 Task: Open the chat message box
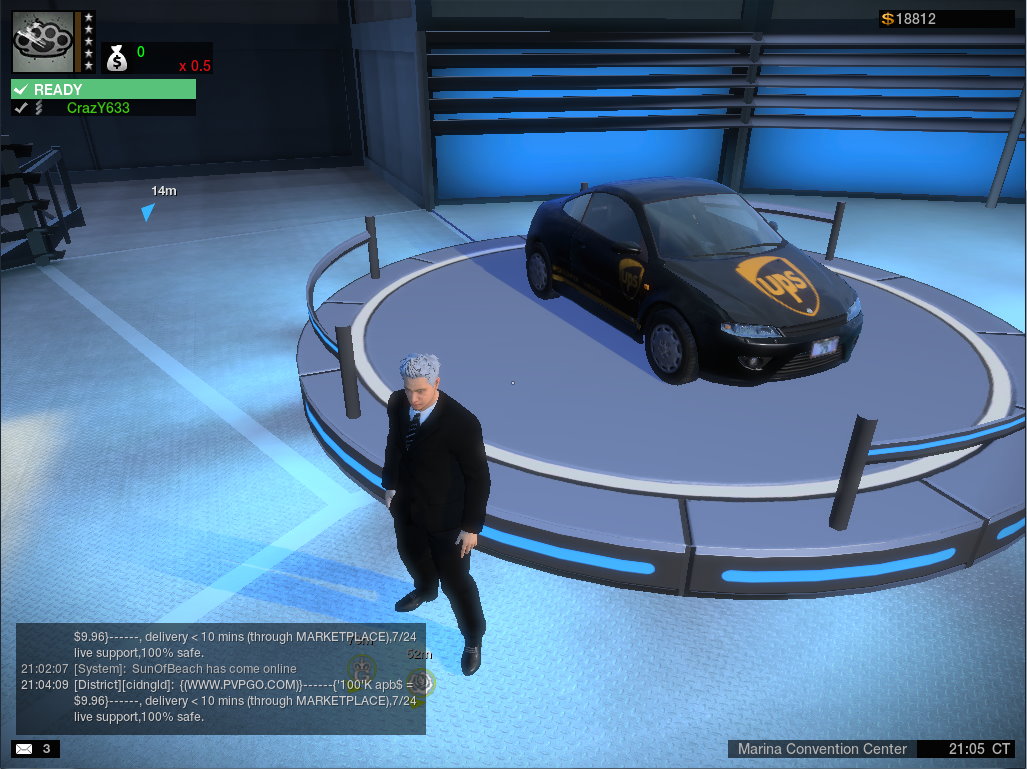[x=220, y=679]
